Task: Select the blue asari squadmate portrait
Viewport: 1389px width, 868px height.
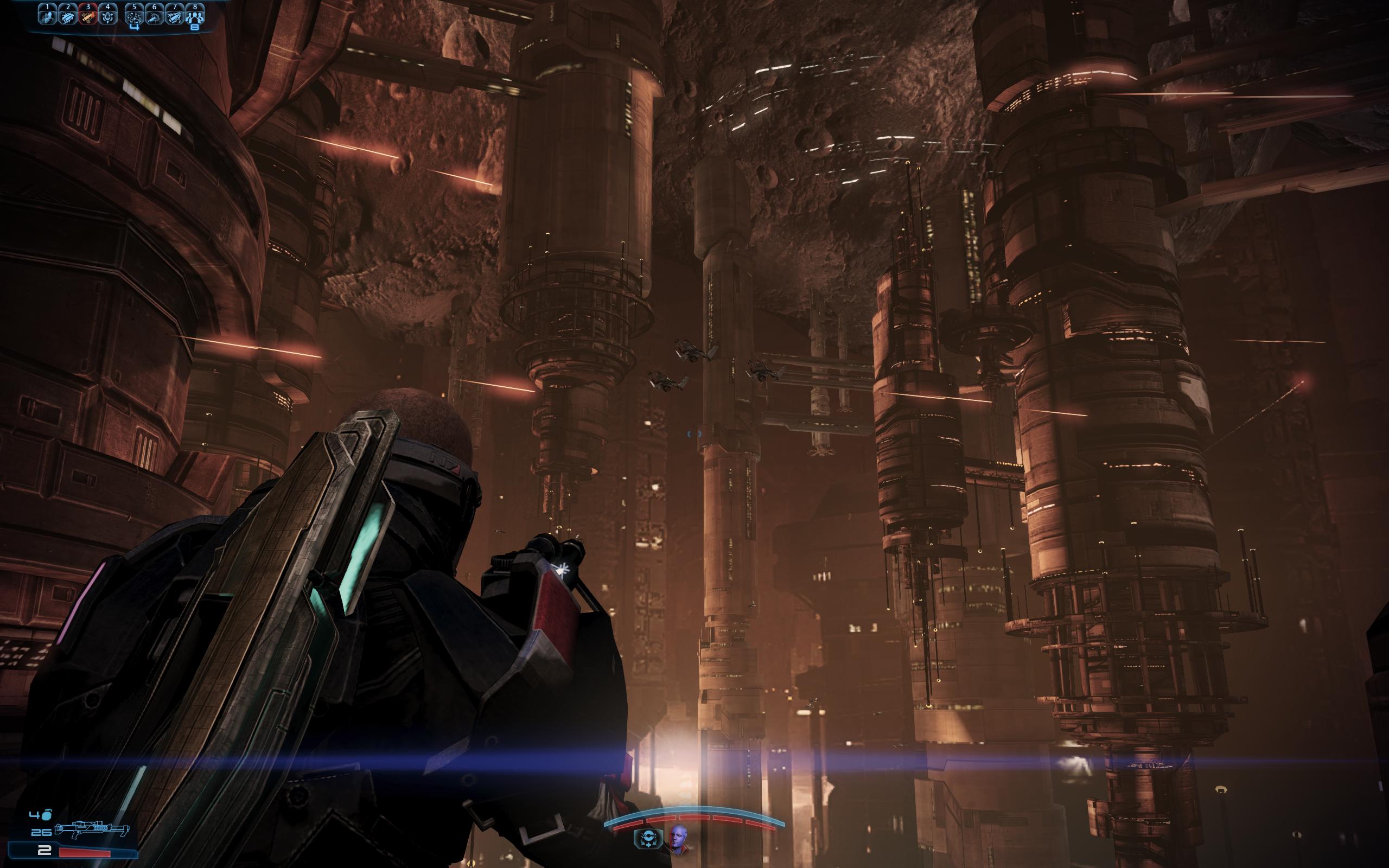Action: click(x=677, y=839)
